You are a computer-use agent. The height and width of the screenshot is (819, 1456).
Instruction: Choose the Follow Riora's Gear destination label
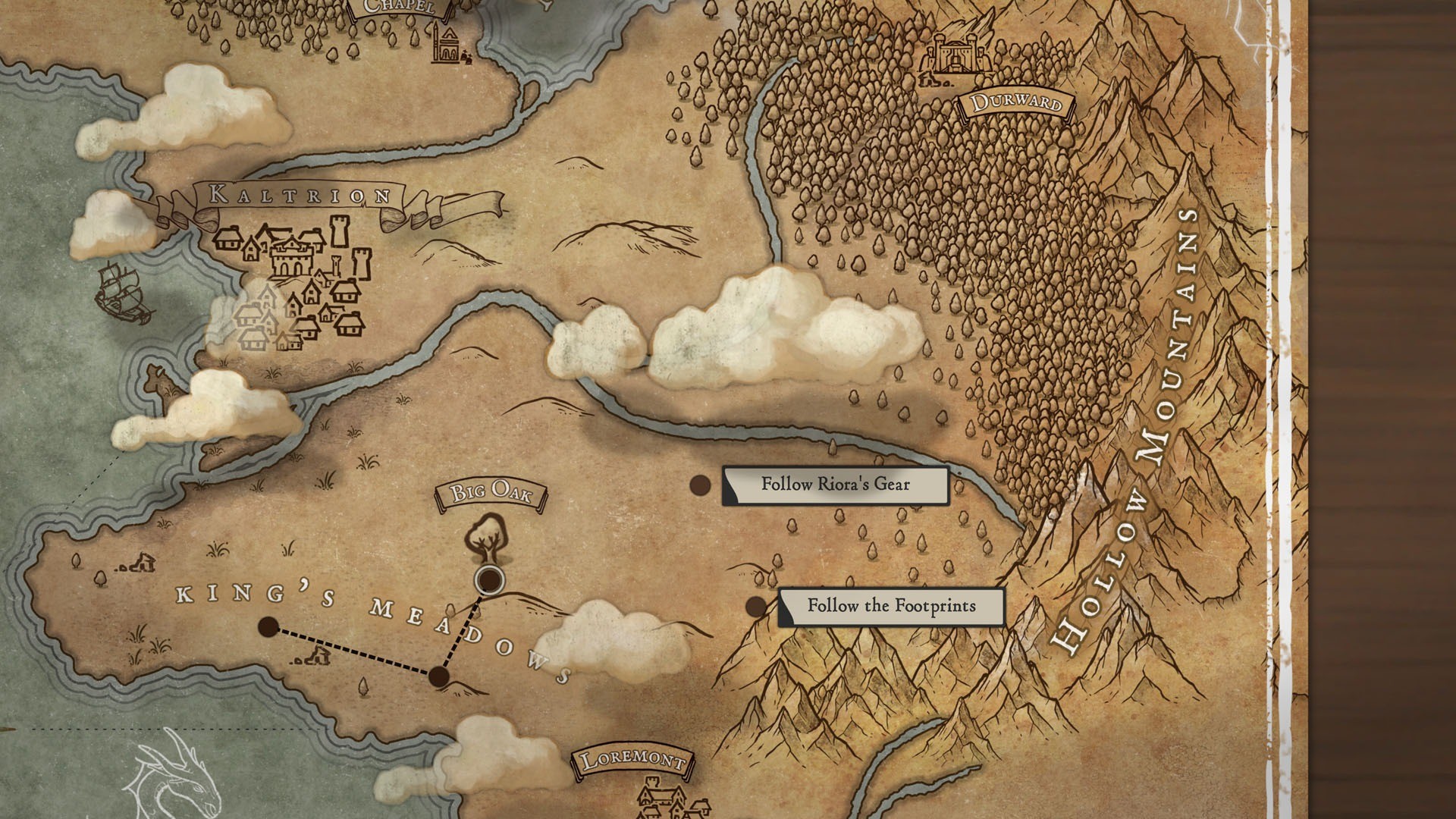tap(835, 485)
